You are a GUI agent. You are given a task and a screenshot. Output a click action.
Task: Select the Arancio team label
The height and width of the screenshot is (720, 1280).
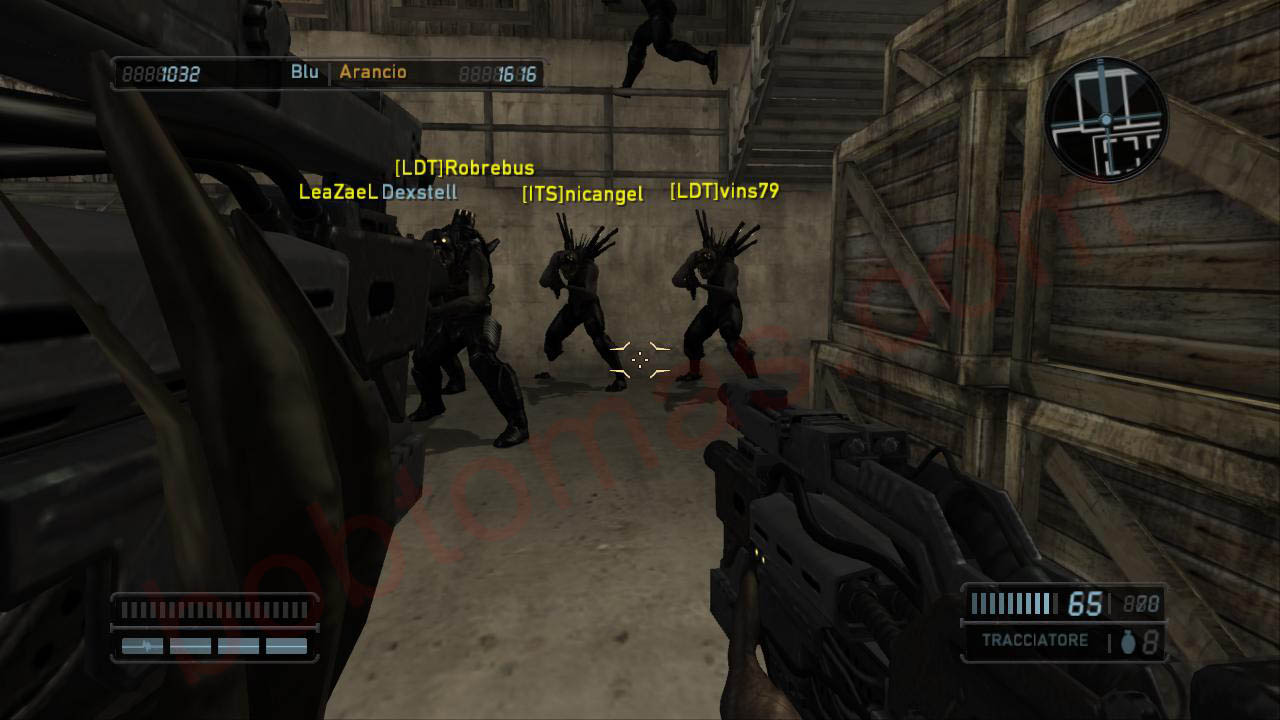[373, 72]
